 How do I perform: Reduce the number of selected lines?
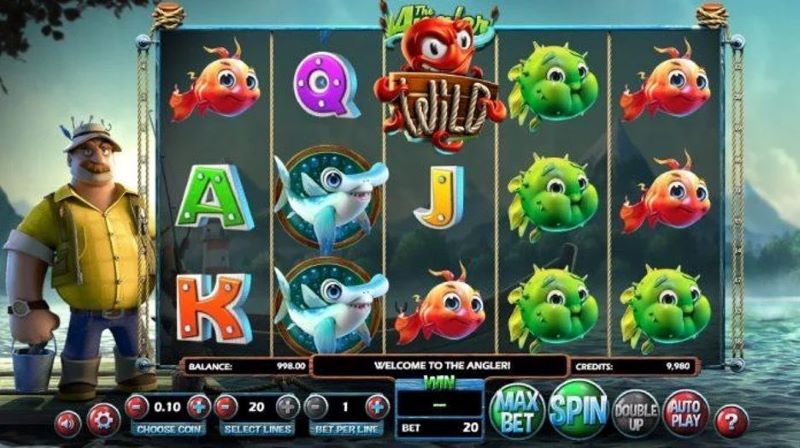[226, 406]
